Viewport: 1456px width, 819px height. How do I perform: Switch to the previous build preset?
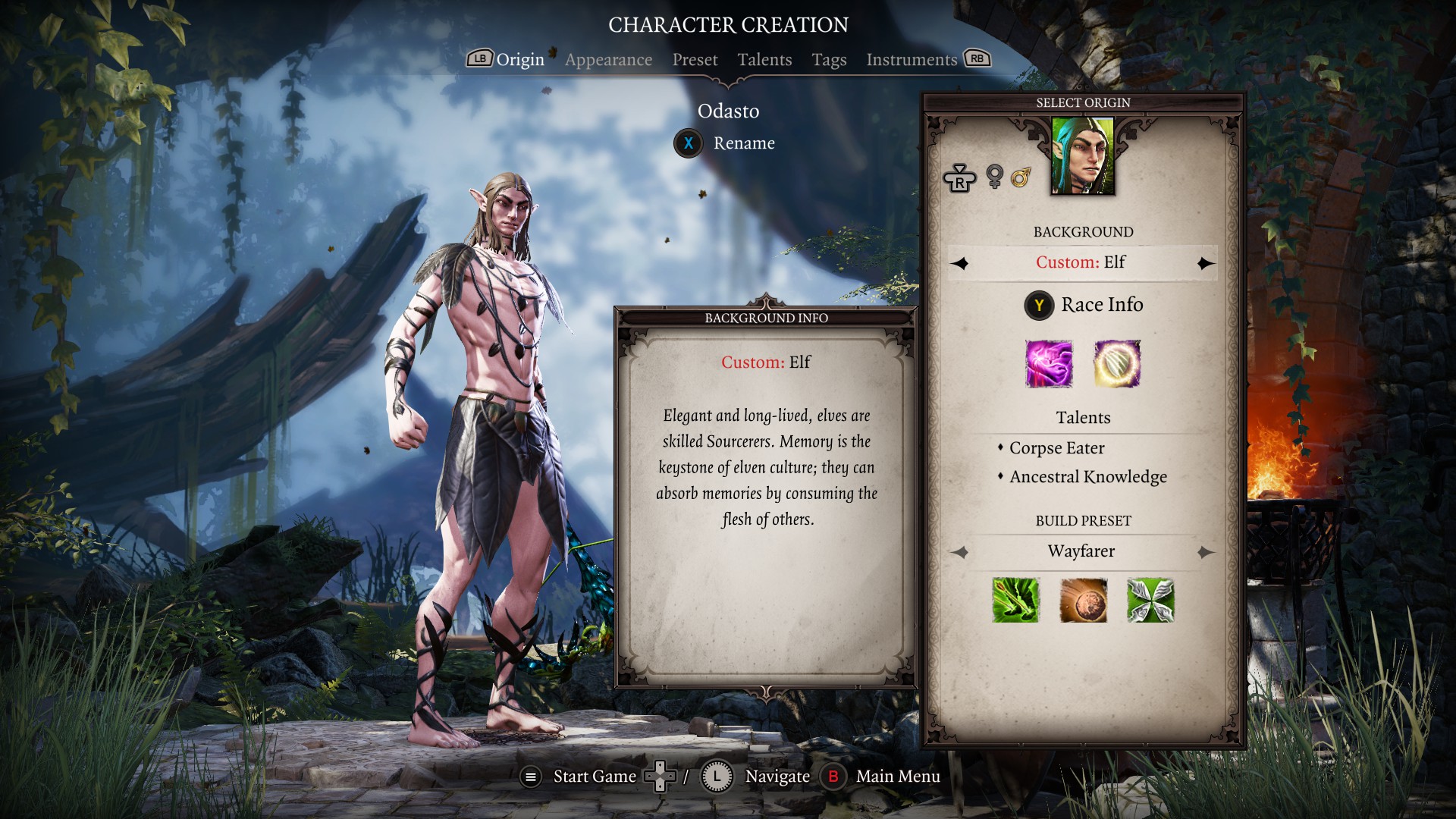[x=960, y=552]
